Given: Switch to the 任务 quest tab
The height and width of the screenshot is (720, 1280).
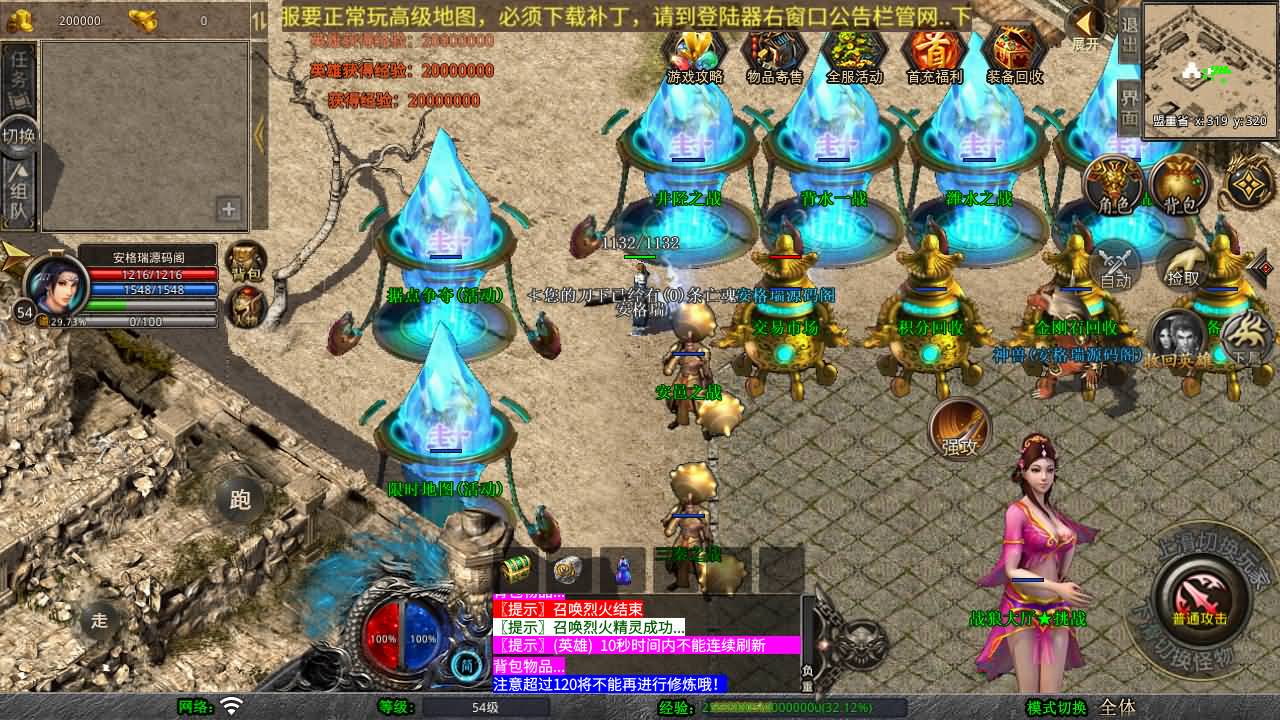Looking at the screenshot, I should point(19,76).
